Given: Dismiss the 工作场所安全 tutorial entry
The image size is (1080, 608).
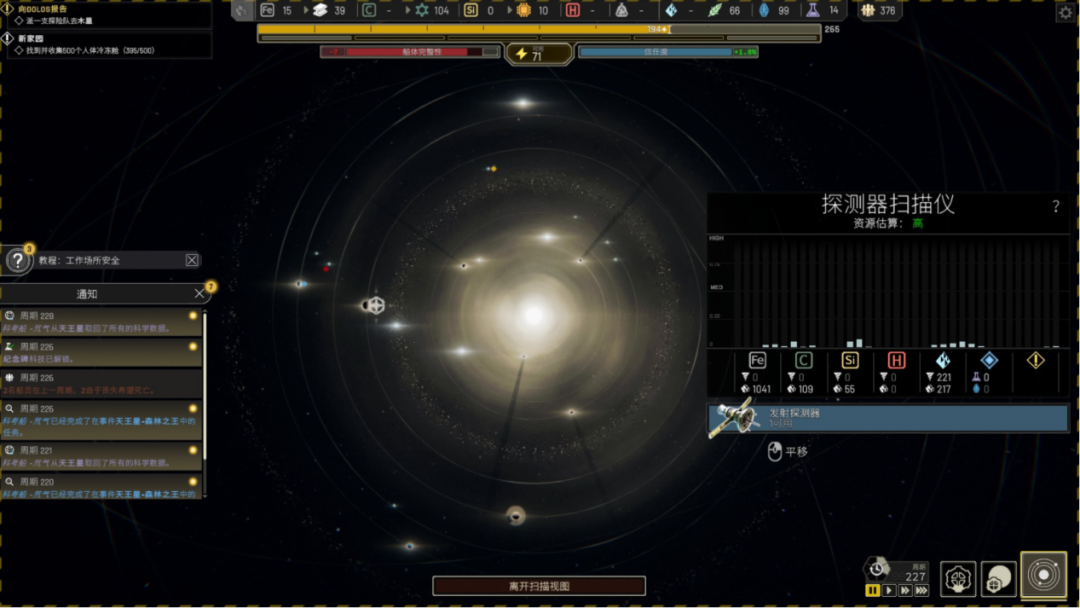Looking at the screenshot, I should pos(192,260).
